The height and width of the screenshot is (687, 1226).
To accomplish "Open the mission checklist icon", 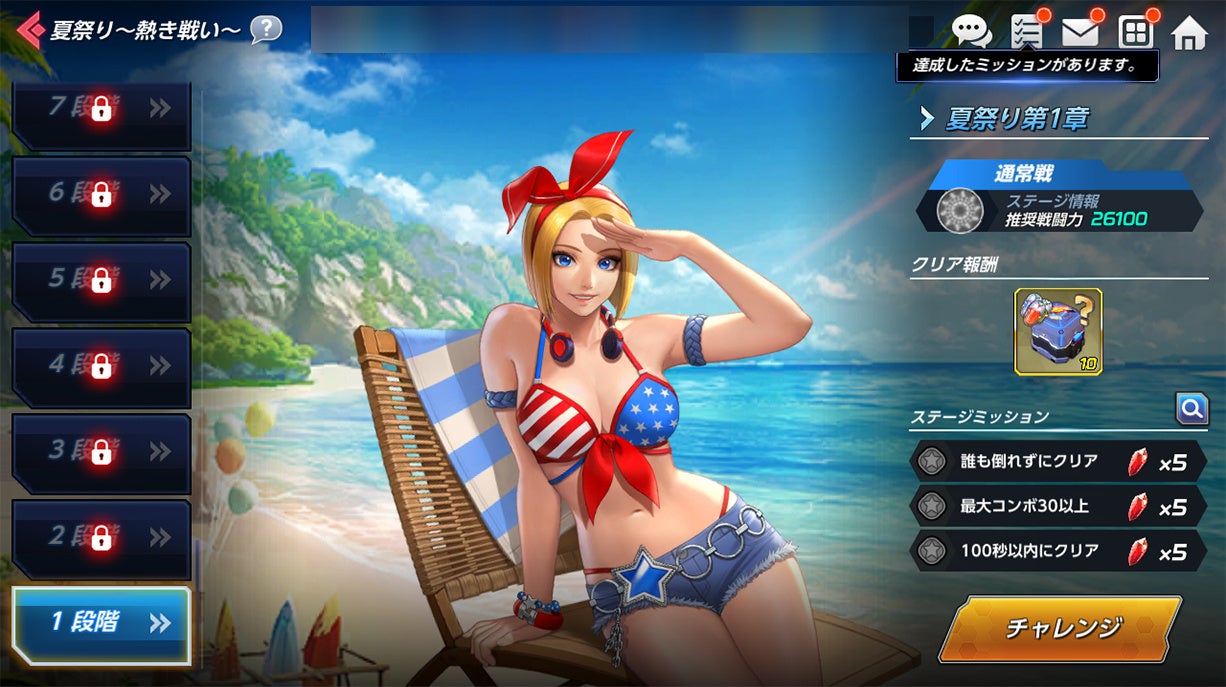I will point(1027,32).
